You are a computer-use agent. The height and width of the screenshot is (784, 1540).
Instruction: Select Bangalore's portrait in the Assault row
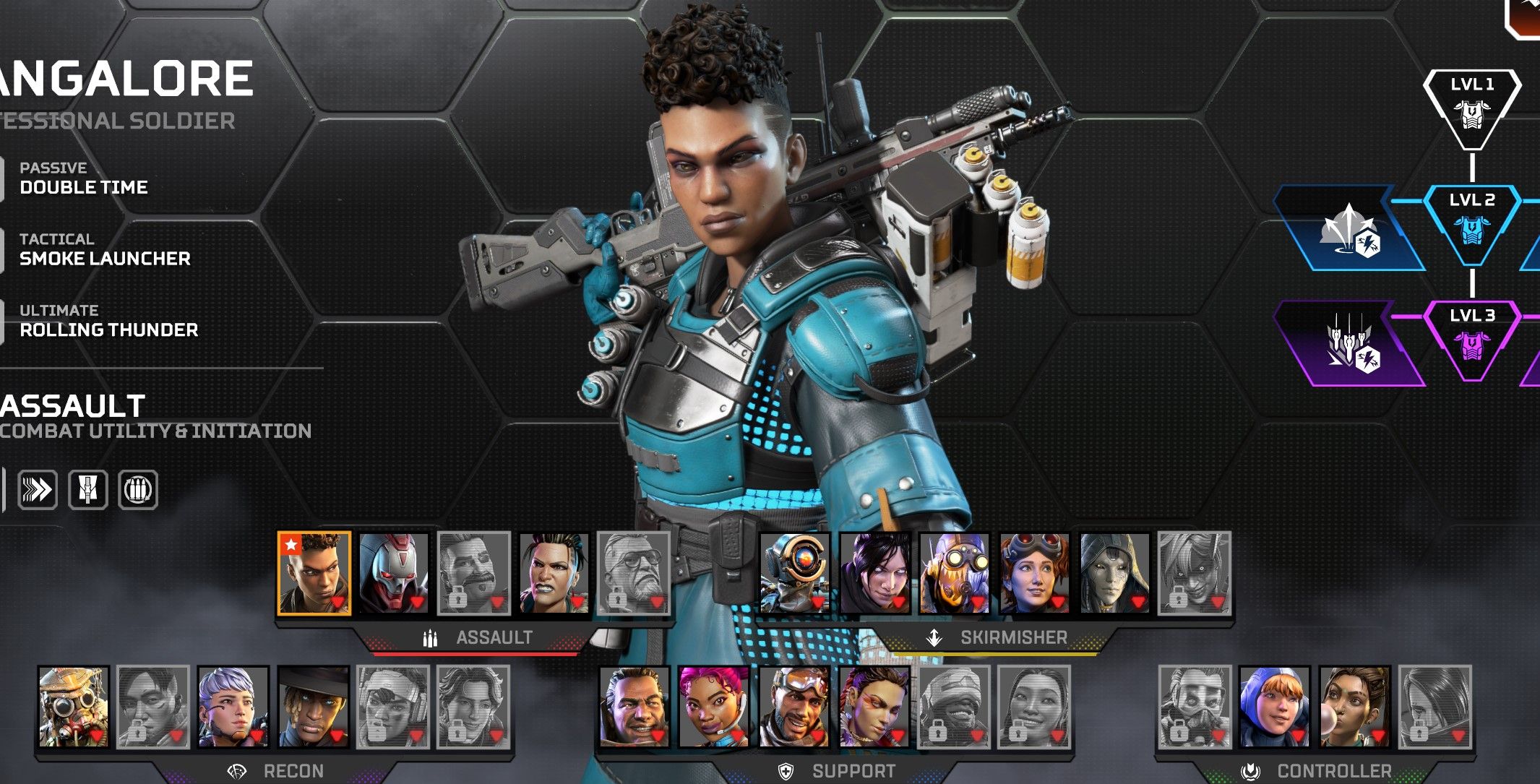pos(314,574)
